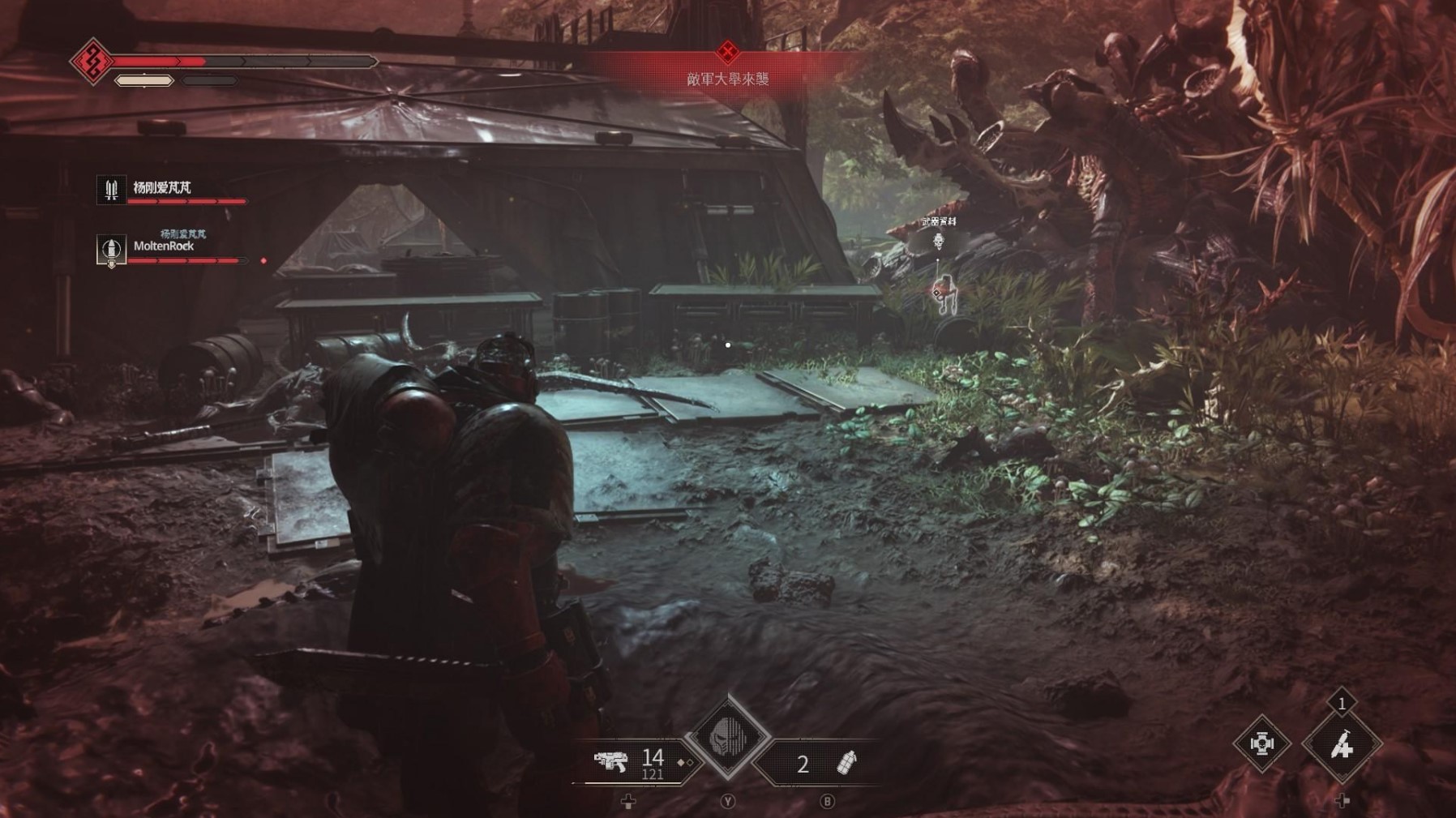Select teammate MoltenRock's class icon
The height and width of the screenshot is (818, 1456).
[x=111, y=250]
